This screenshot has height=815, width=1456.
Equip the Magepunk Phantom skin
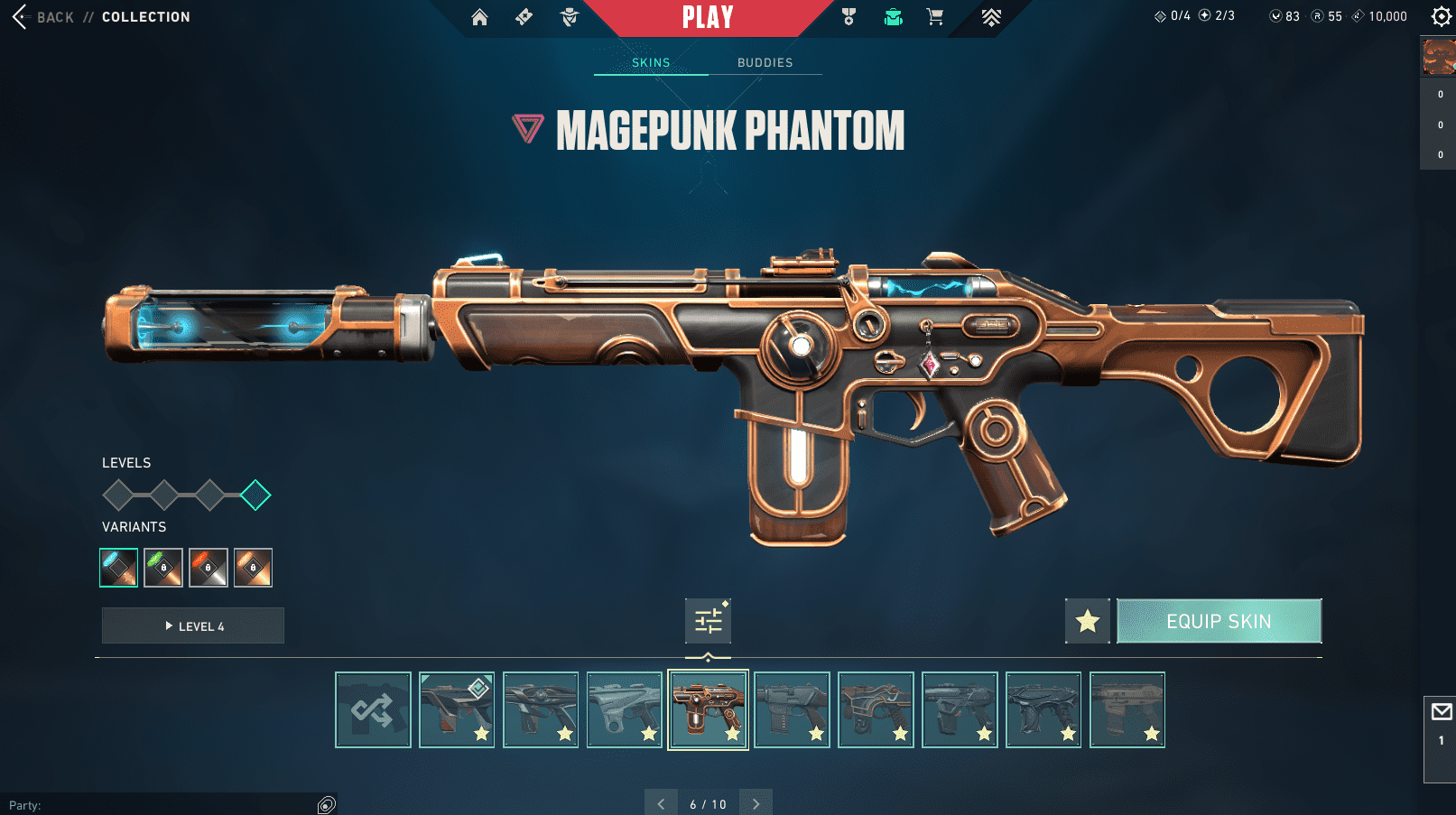1219,621
